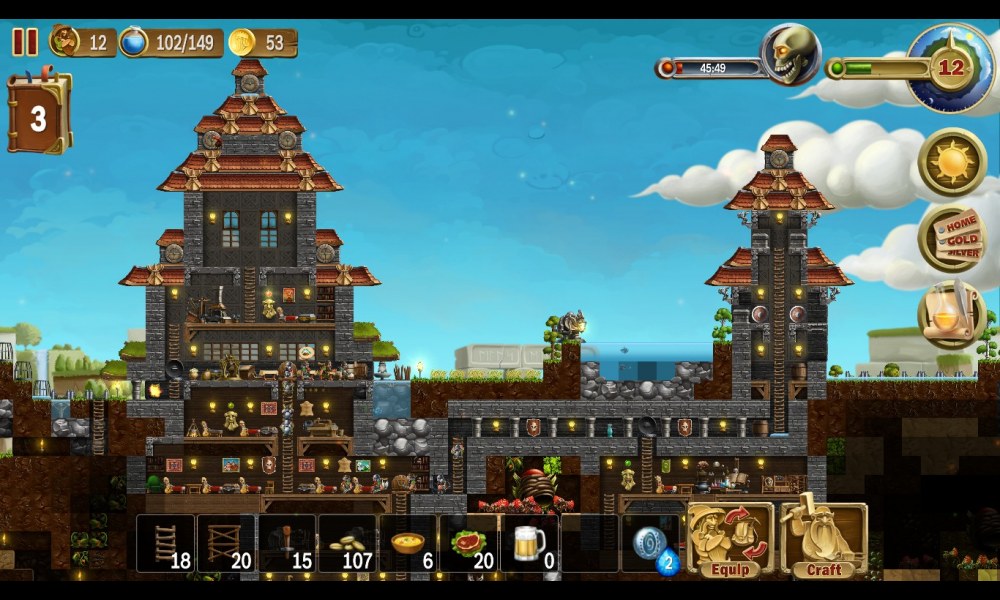Open the potion and scroll tech tree button
Image resolution: width=1000 pixels, height=600 pixels.
[x=952, y=314]
